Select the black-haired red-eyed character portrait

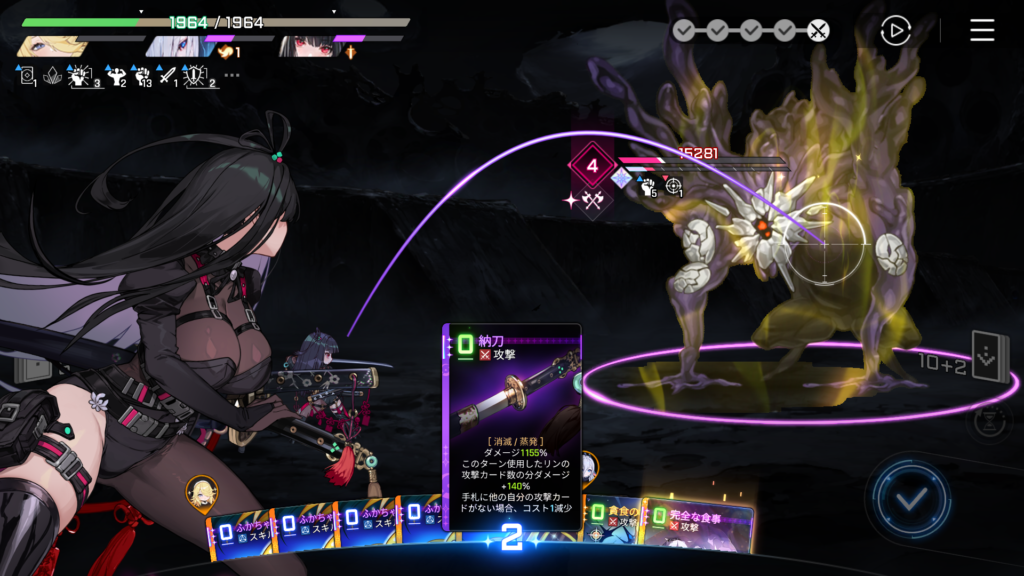tap(303, 46)
